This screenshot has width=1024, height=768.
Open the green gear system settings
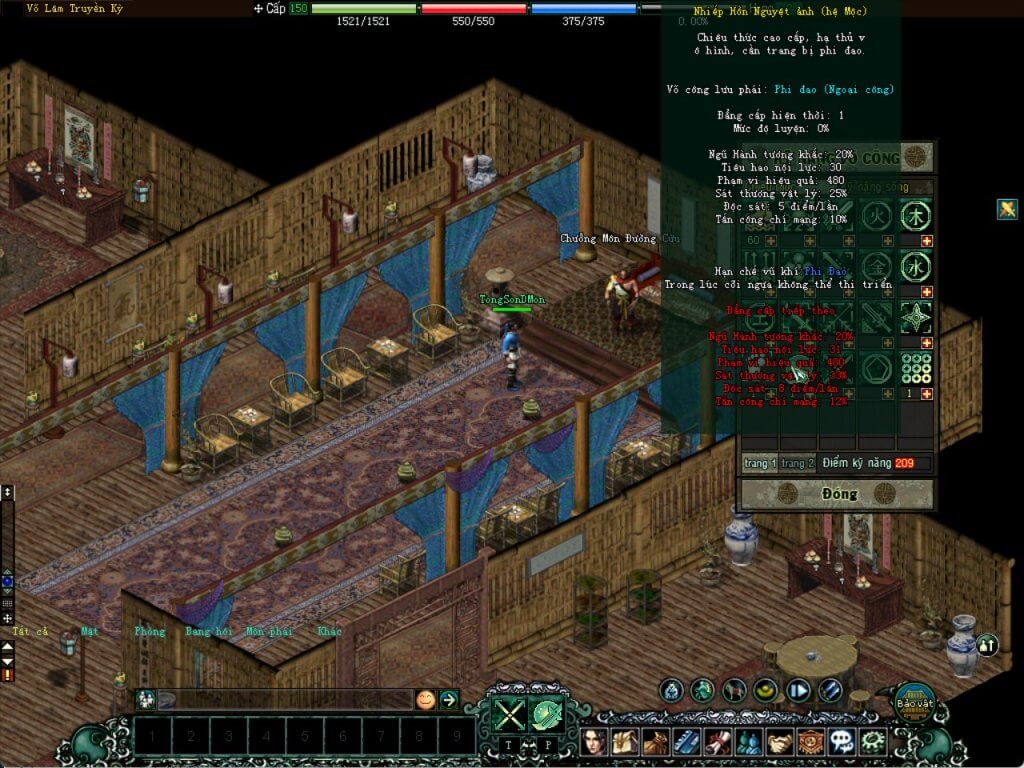coord(873,741)
